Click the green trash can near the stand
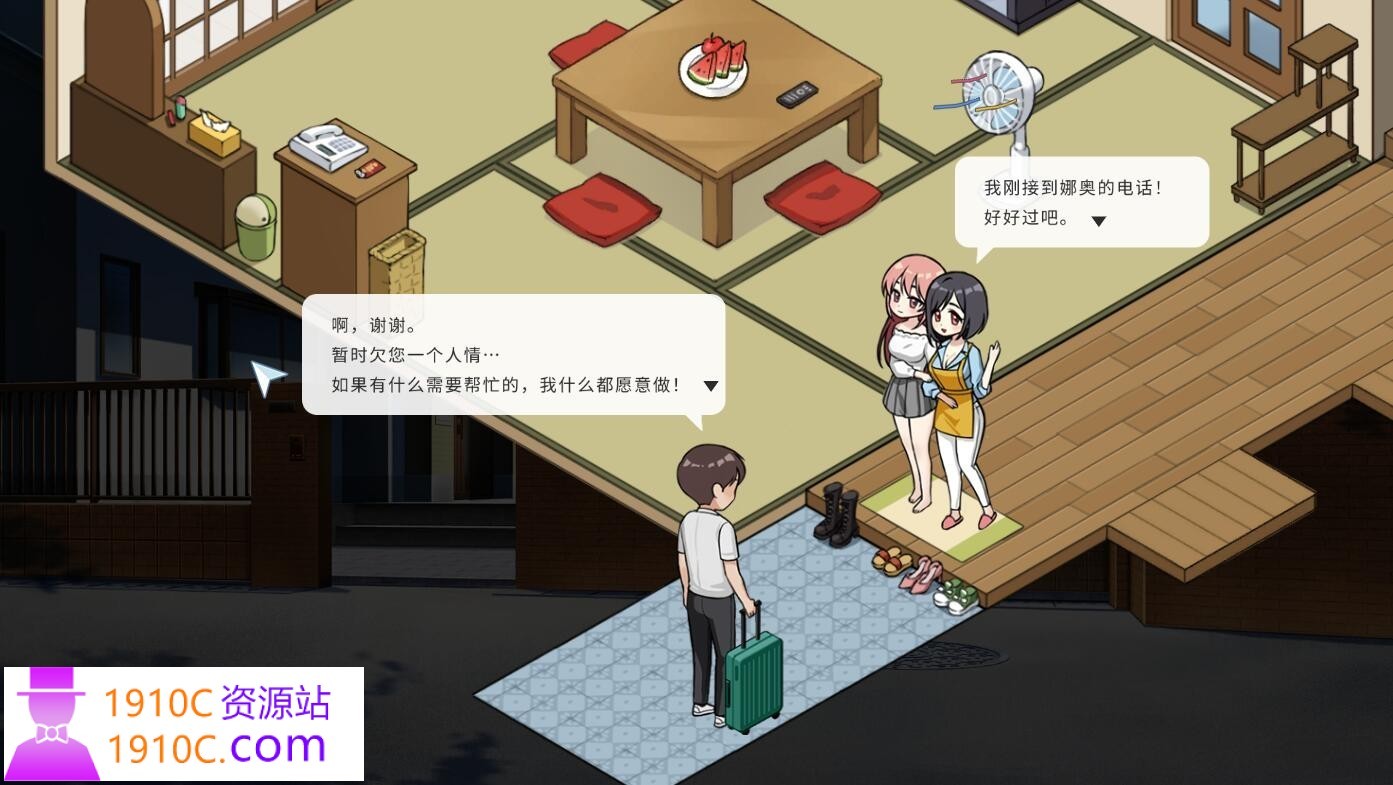Viewport: 1393px width, 785px height. coord(257,225)
